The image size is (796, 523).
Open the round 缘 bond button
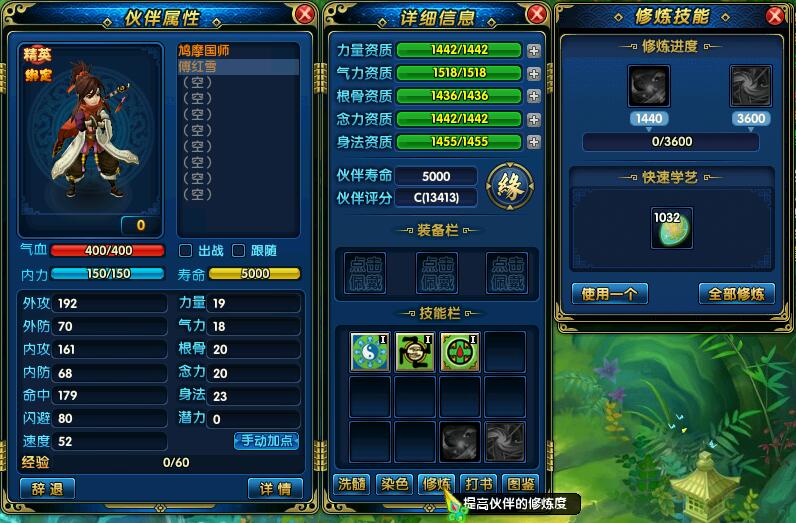click(x=510, y=185)
